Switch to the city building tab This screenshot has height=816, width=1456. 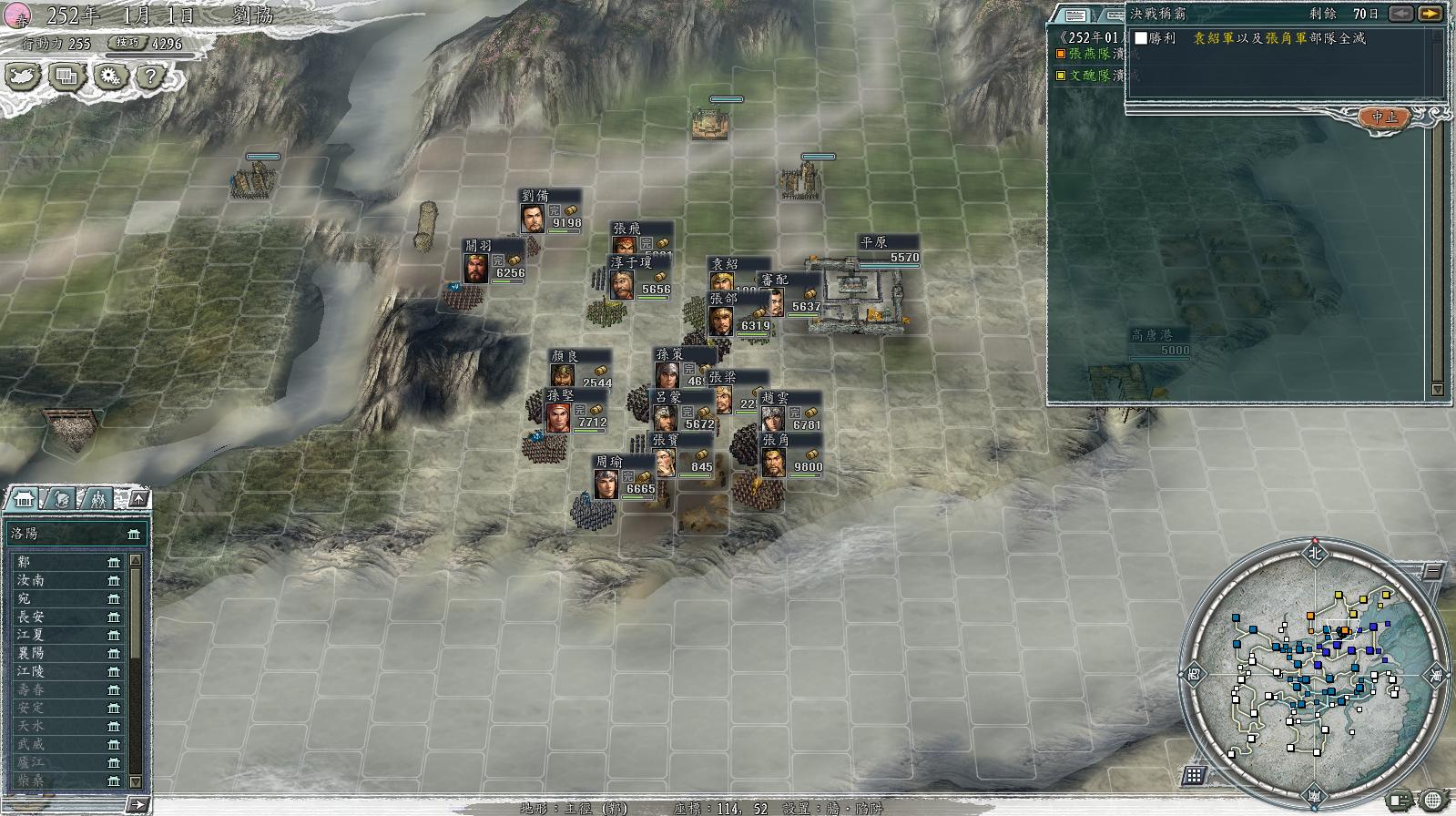(24, 499)
